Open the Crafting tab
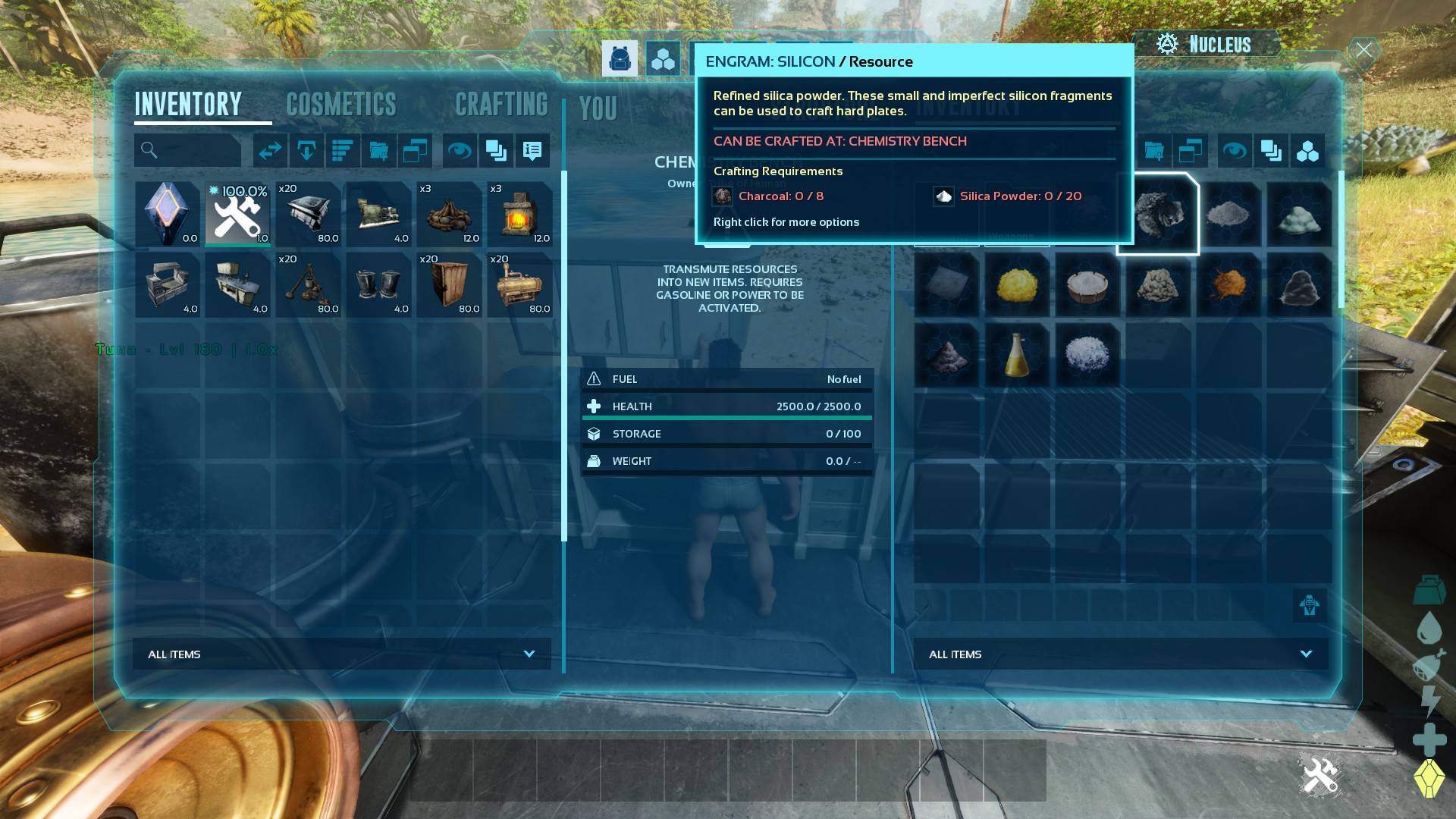 501,105
